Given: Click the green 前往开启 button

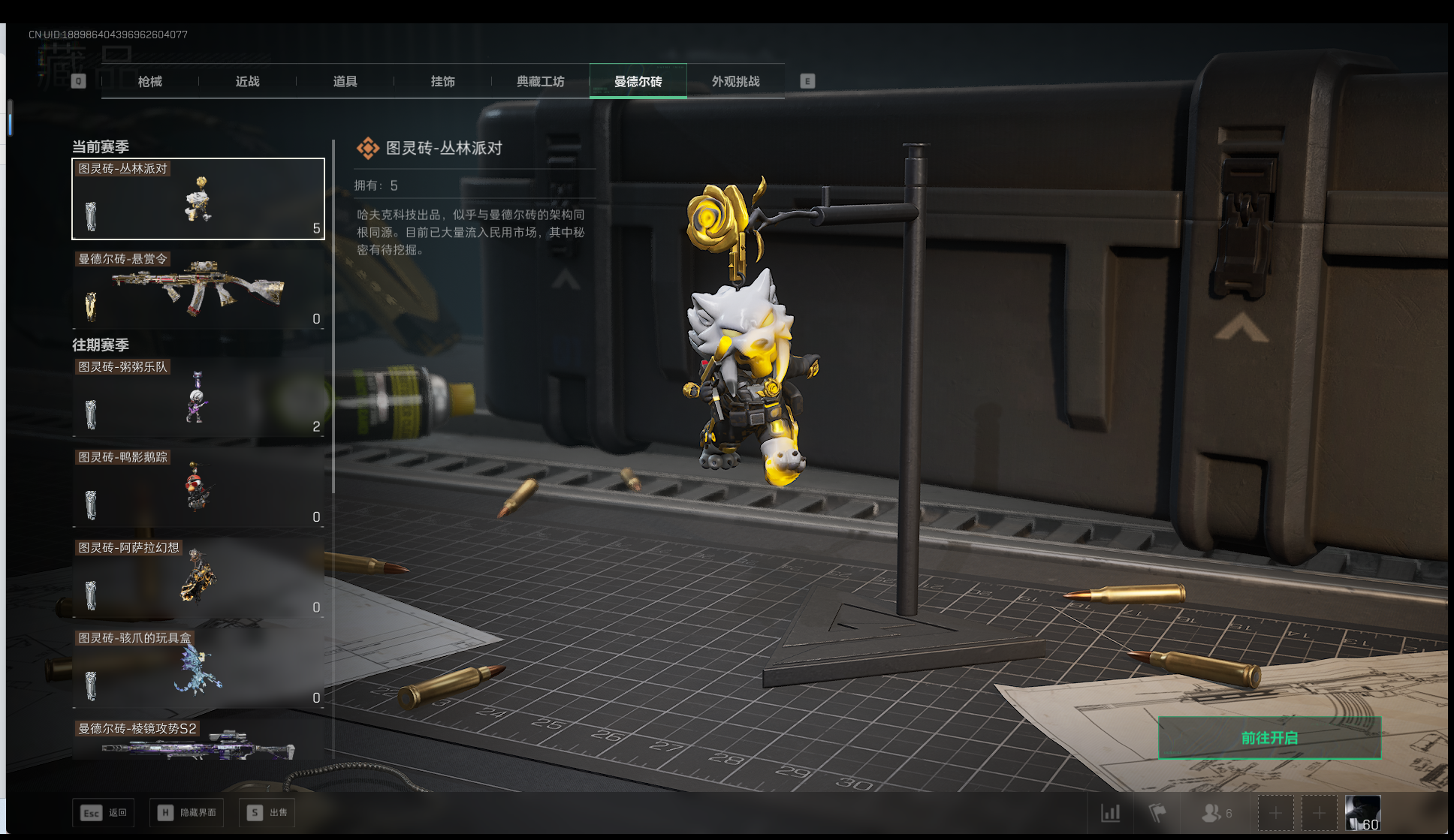Looking at the screenshot, I should tap(1269, 738).
